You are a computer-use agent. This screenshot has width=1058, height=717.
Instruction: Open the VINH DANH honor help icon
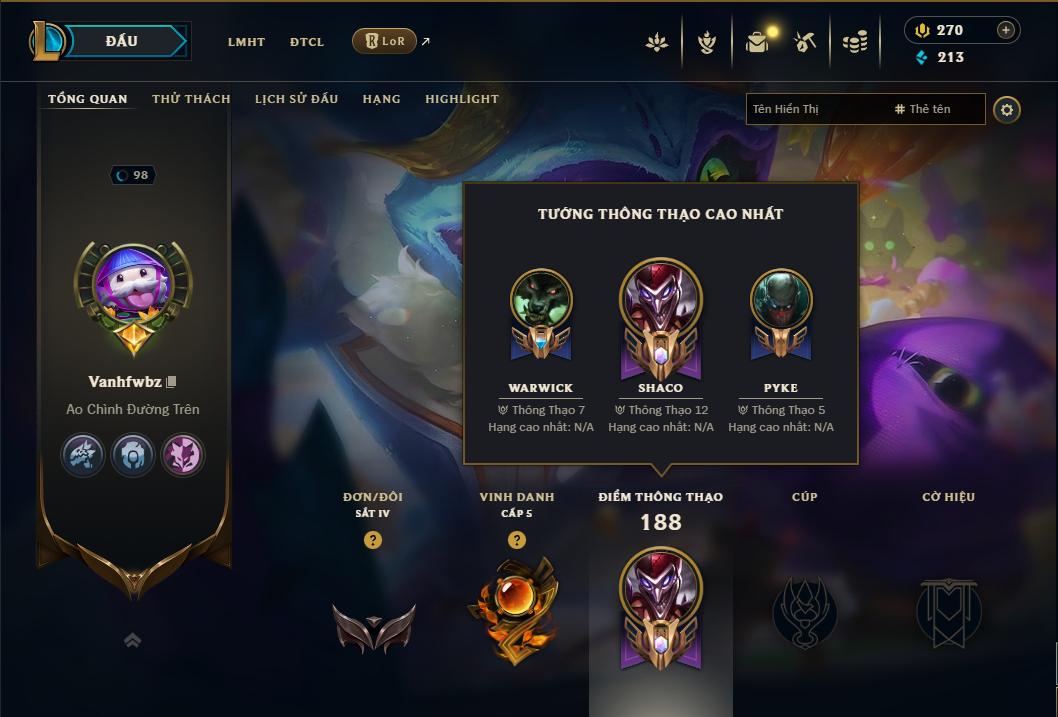[x=516, y=540]
